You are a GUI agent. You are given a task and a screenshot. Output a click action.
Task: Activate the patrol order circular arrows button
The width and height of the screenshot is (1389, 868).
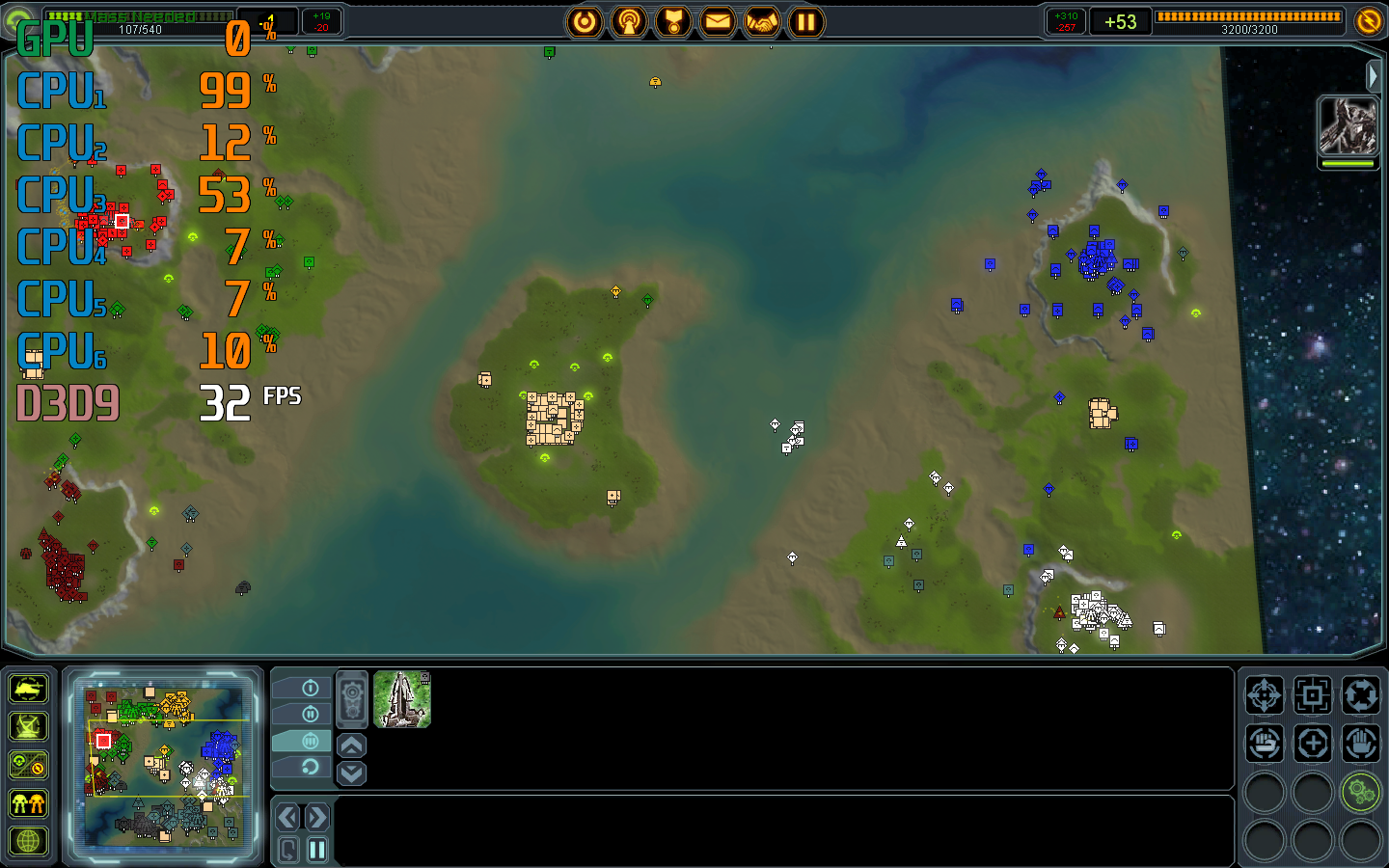click(x=1360, y=694)
